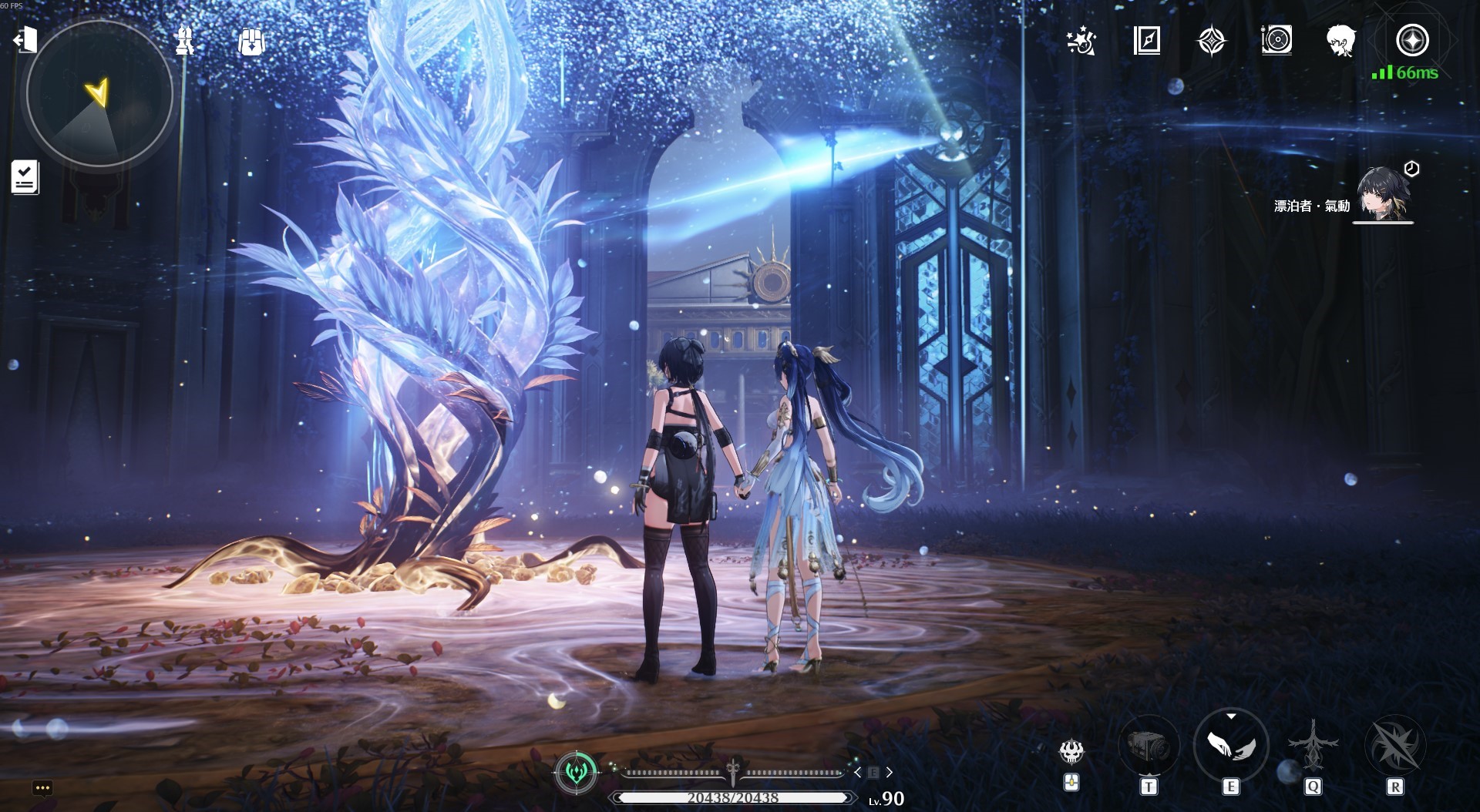The image size is (1480, 812).
Task: Open the turntable record player icon
Action: [1276, 40]
